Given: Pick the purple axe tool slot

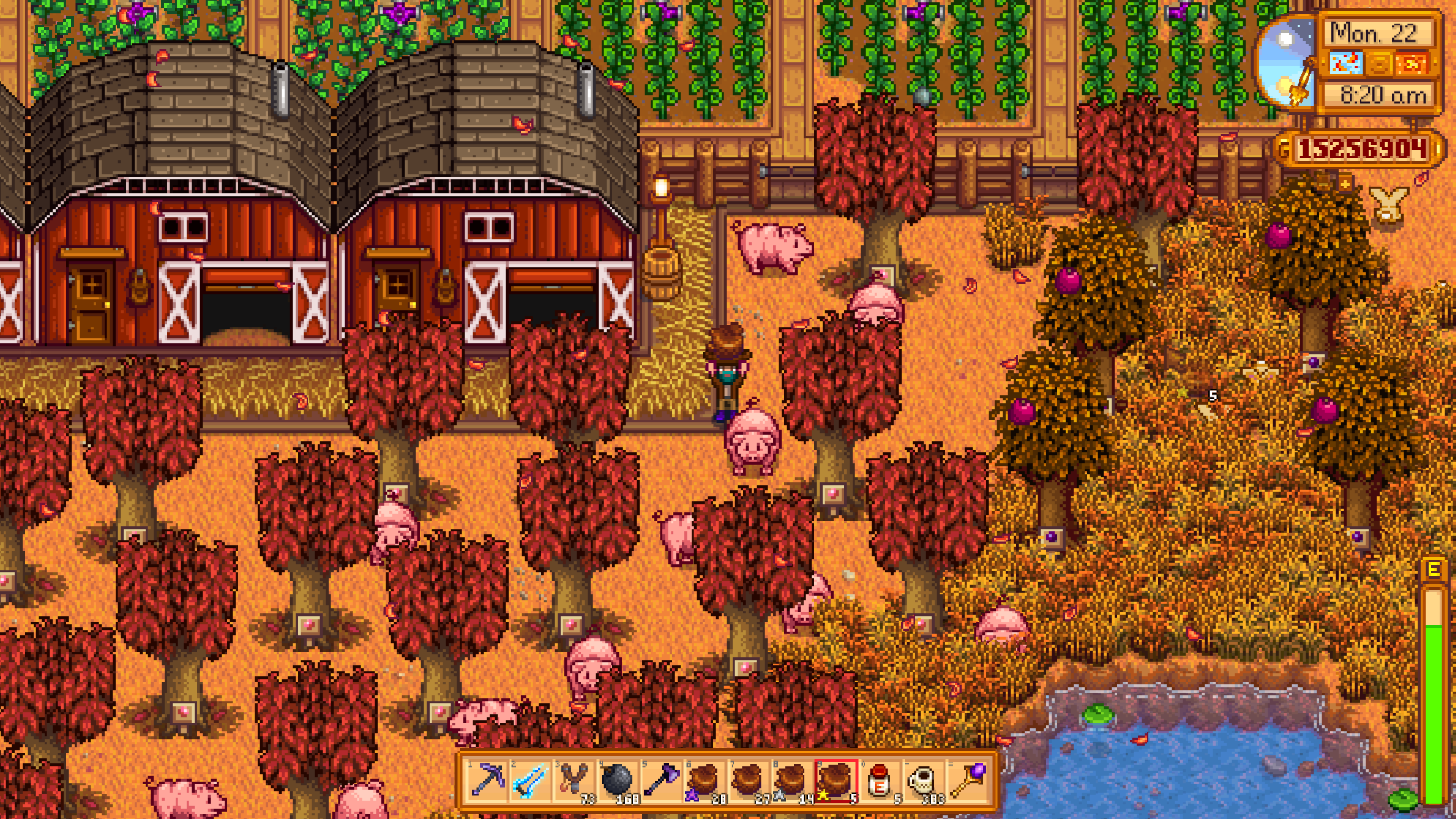Looking at the screenshot, I should 661,781.
